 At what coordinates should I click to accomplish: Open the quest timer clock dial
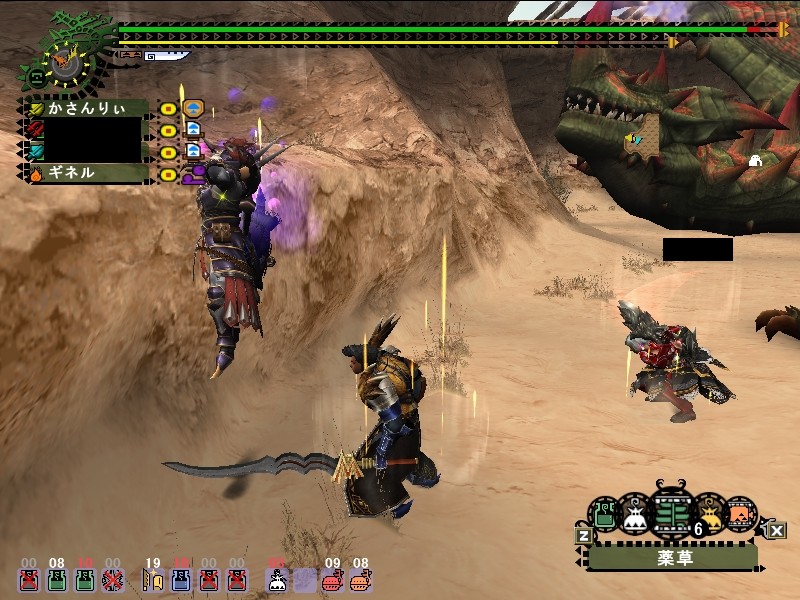[67, 63]
